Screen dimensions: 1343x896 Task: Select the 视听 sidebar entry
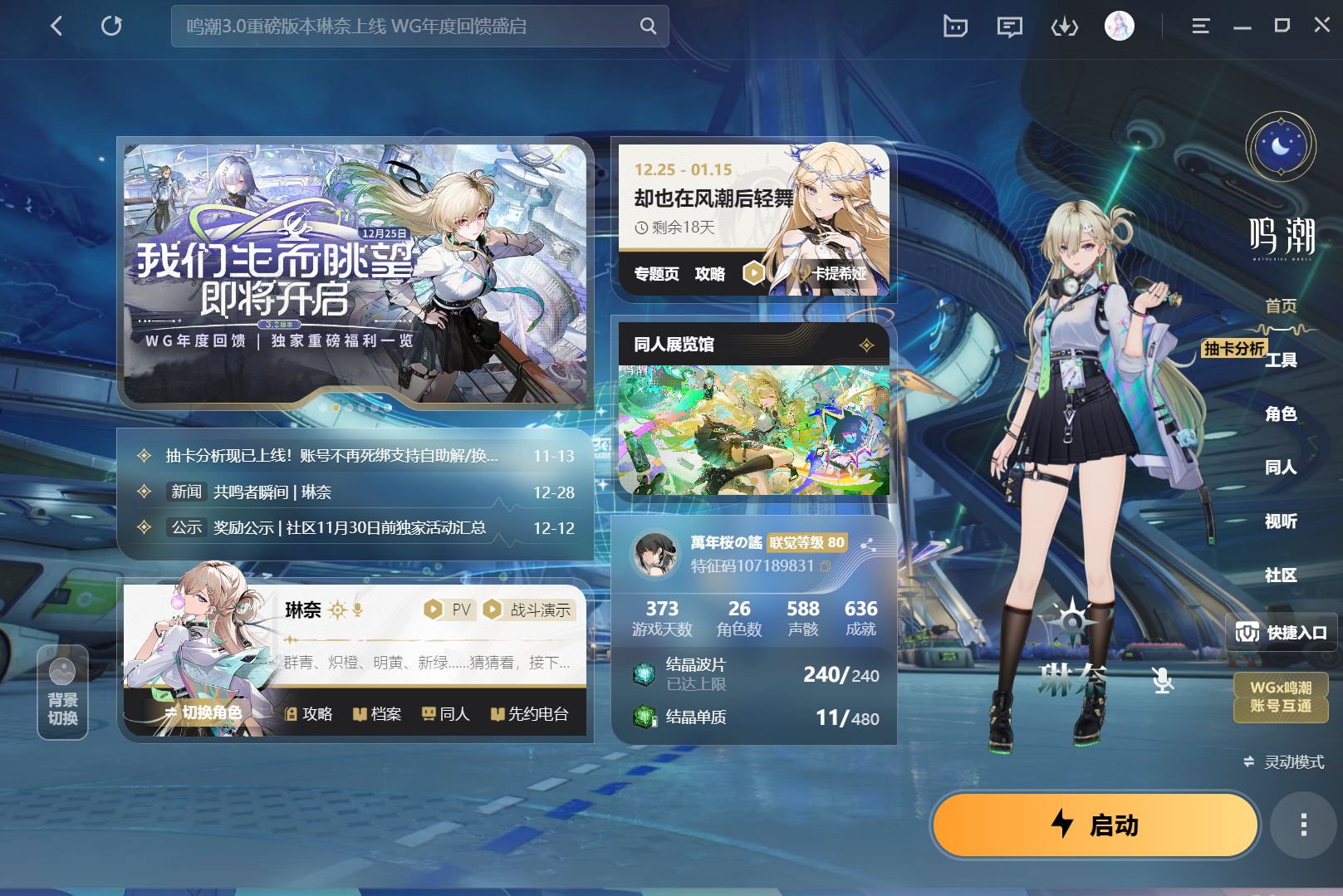point(1281,521)
